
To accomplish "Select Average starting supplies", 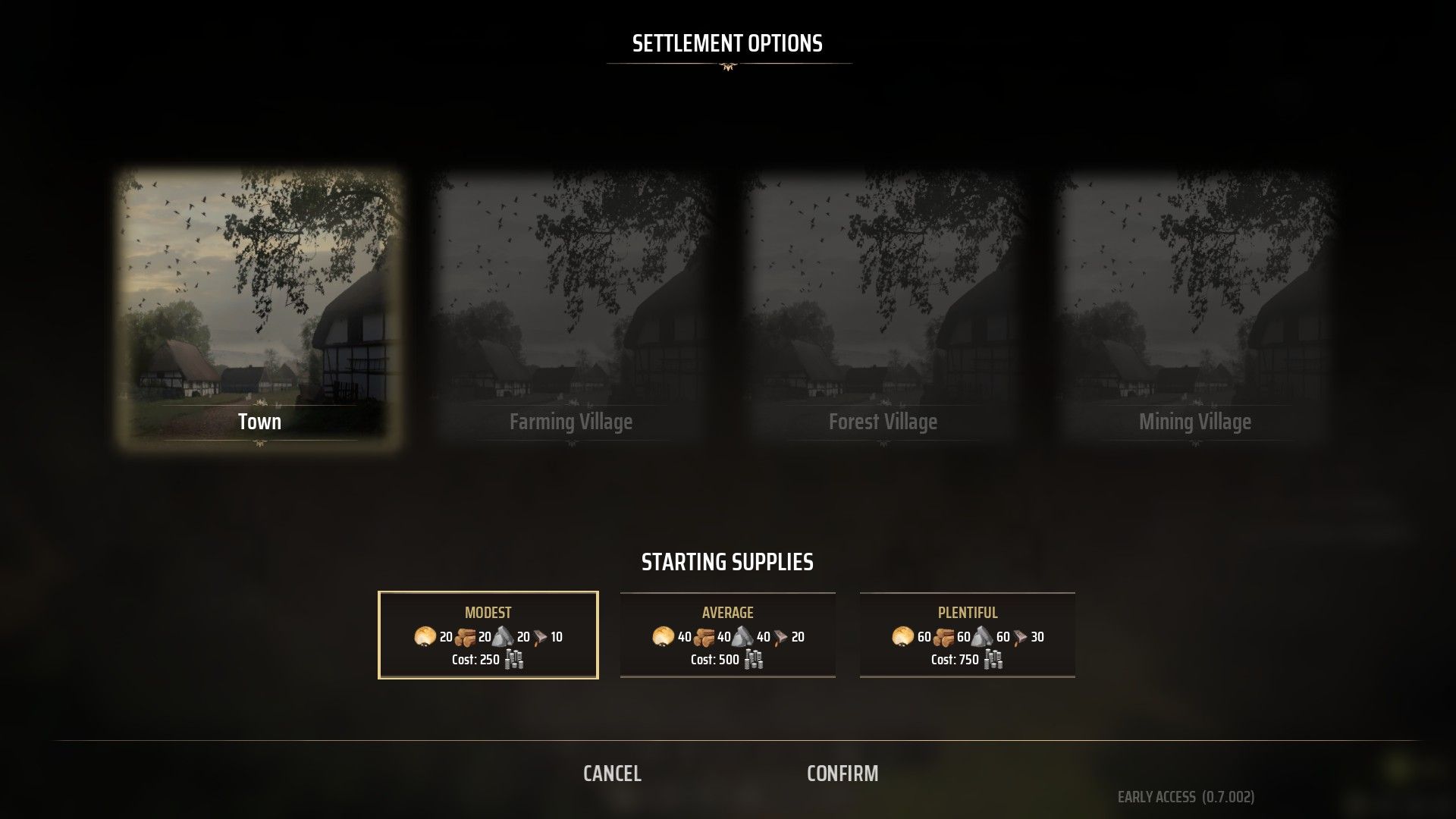I will pos(728,635).
